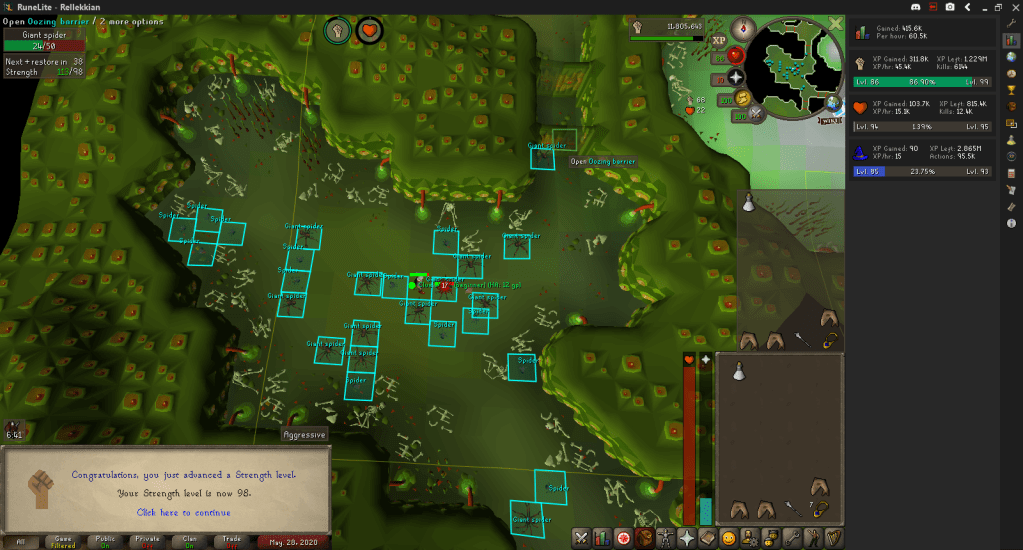Open the Emotes tab with the smiley face
The width and height of the screenshot is (1023, 550).
click(728, 538)
